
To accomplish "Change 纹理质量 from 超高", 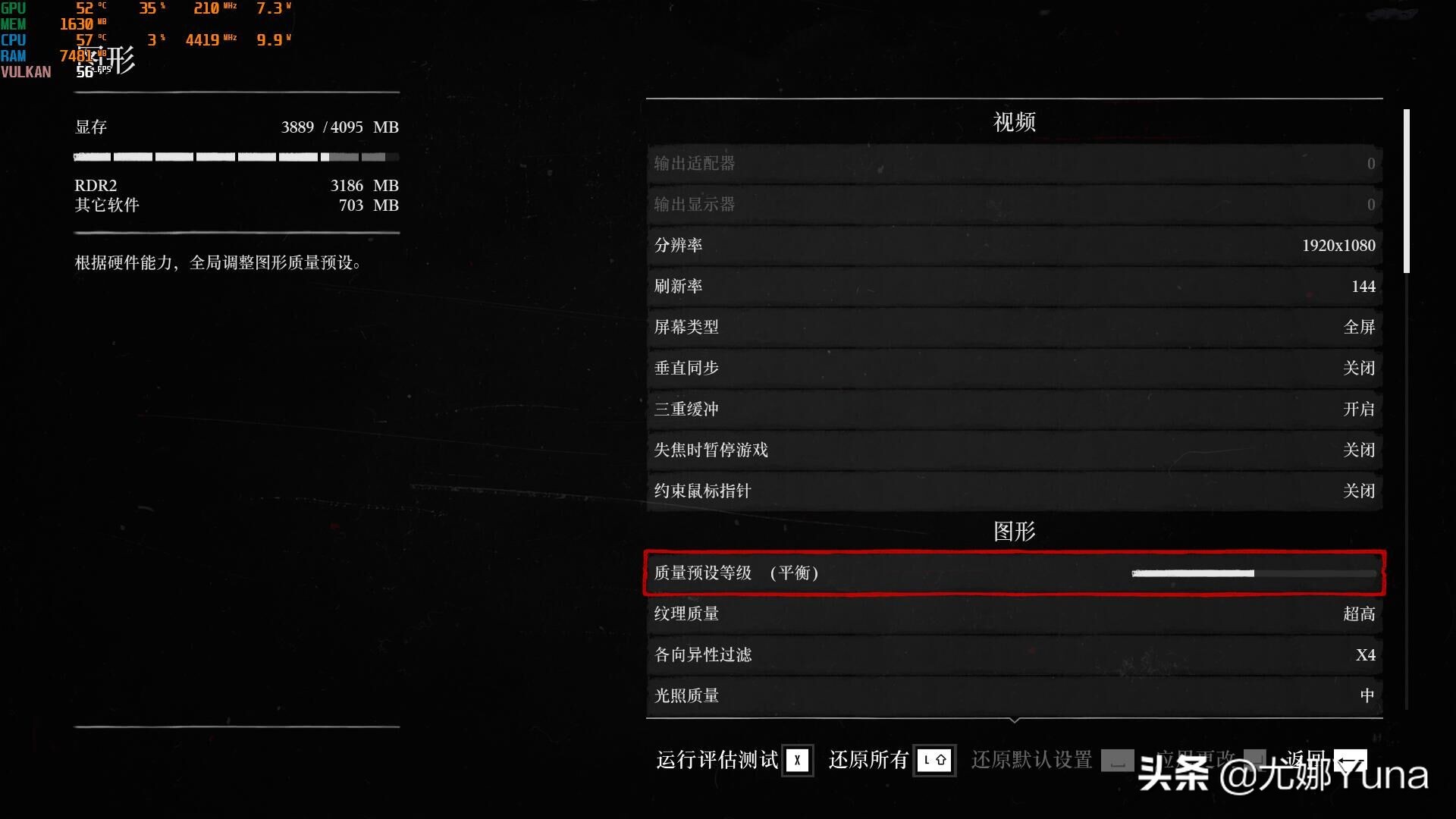I will pyautogui.click(x=1014, y=613).
